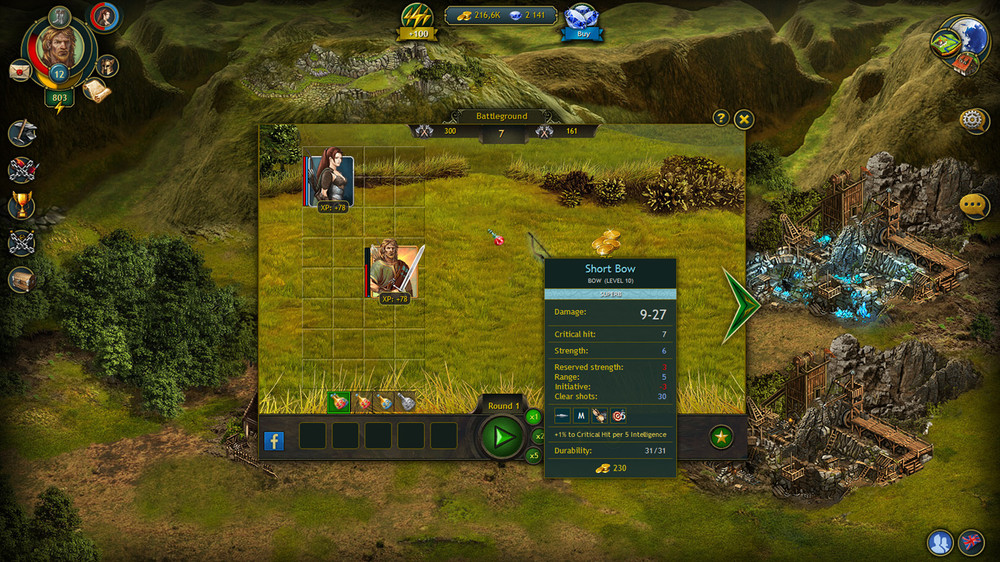The width and height of the screenshot is (1000, 562).
Task: Open the trophy achievements menu
Action: 21,206
